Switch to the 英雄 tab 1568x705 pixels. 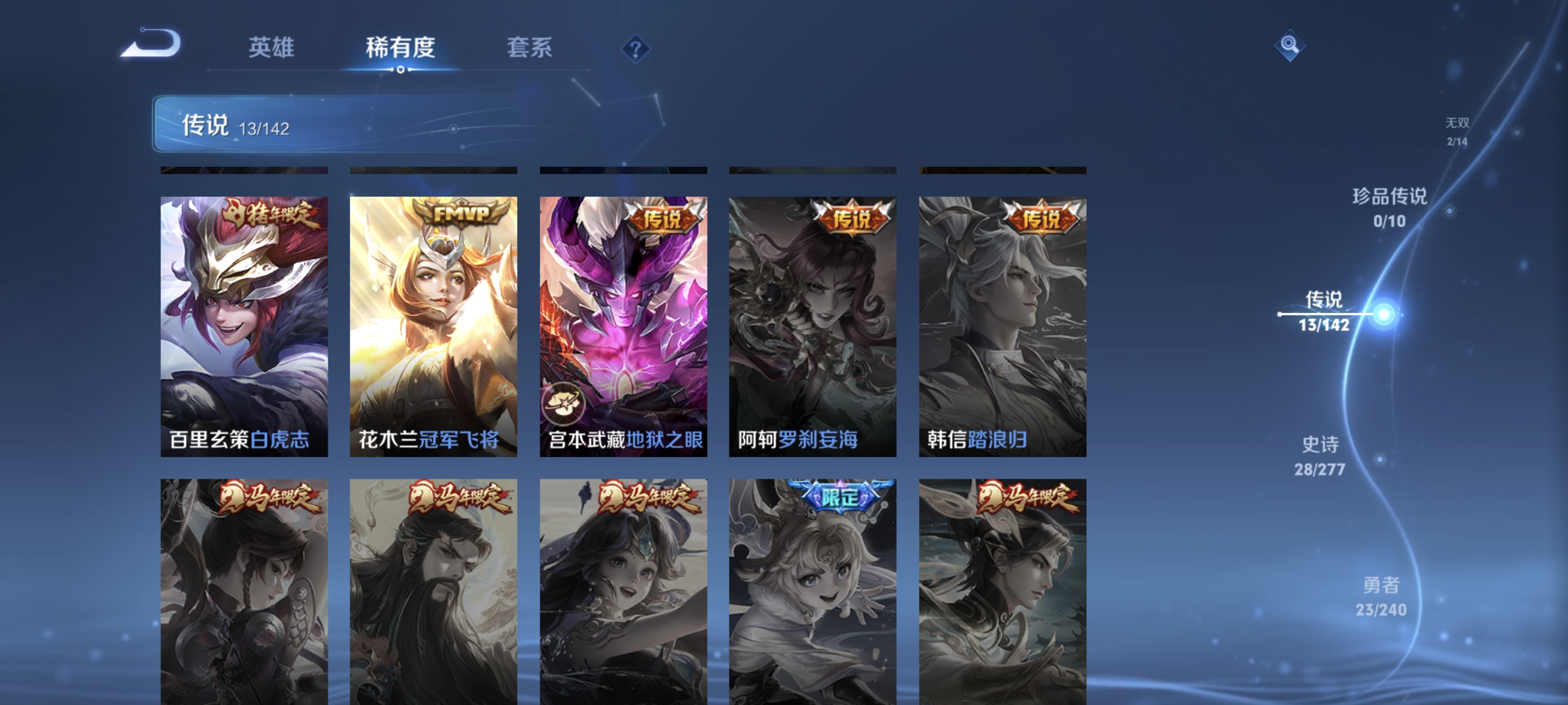pos(270,49)
